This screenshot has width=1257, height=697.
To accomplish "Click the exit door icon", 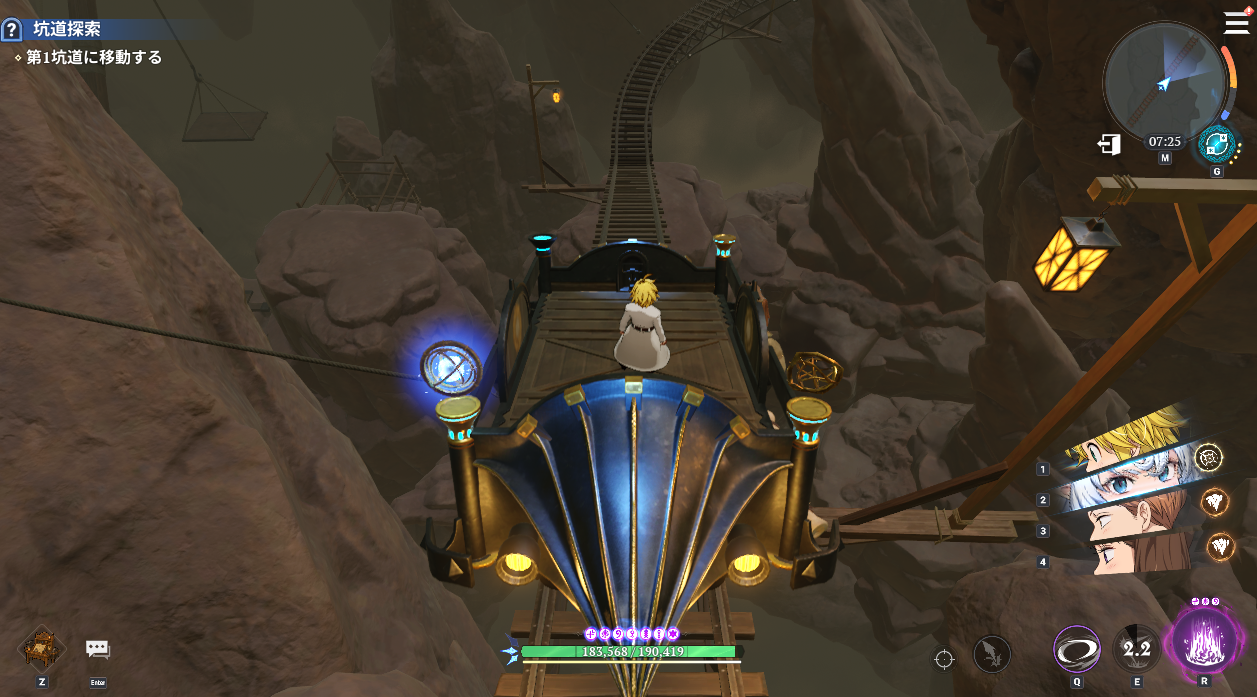I will tap(1109, 144).
